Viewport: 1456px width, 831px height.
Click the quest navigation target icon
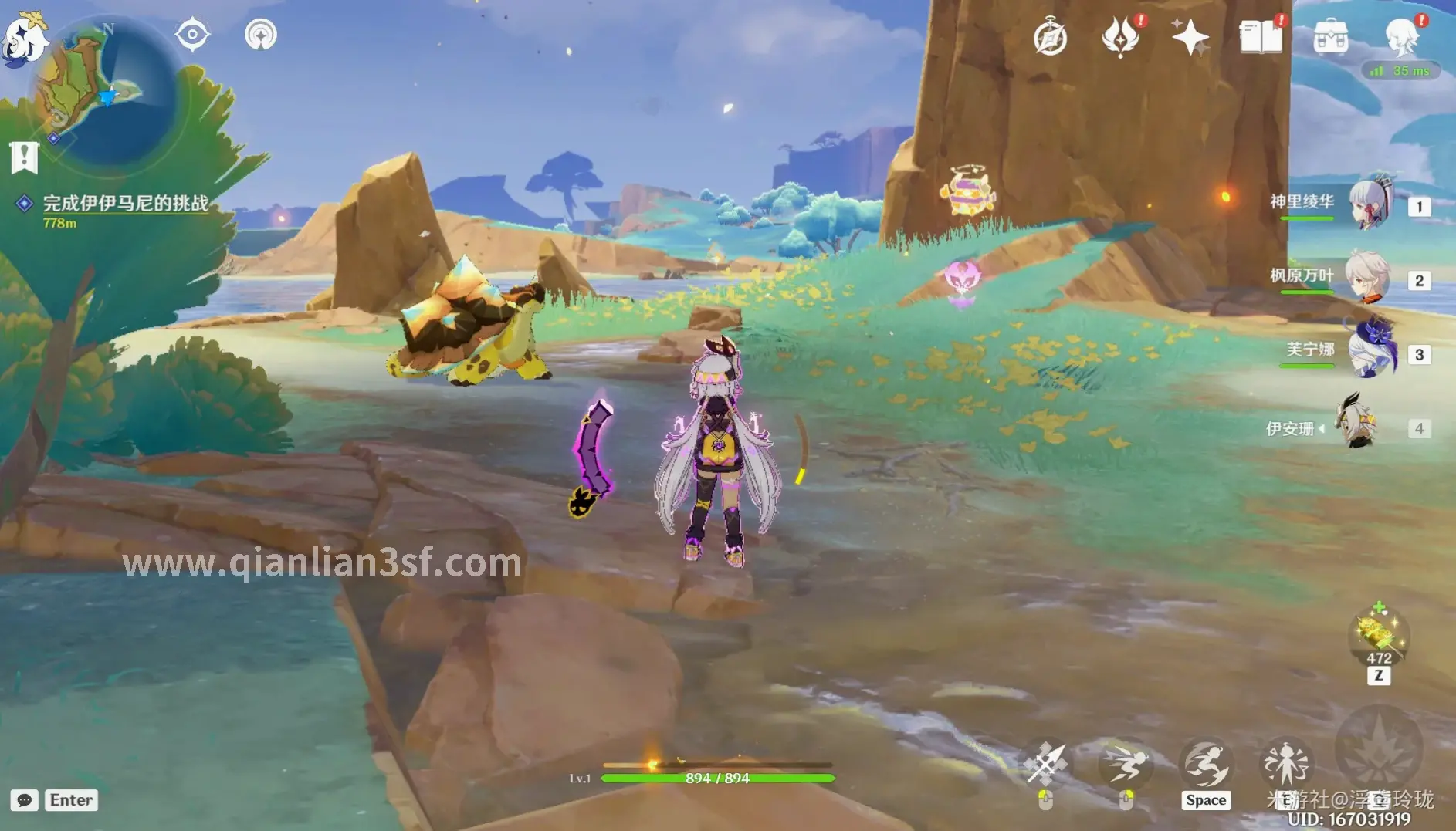[x=192, y=35]
